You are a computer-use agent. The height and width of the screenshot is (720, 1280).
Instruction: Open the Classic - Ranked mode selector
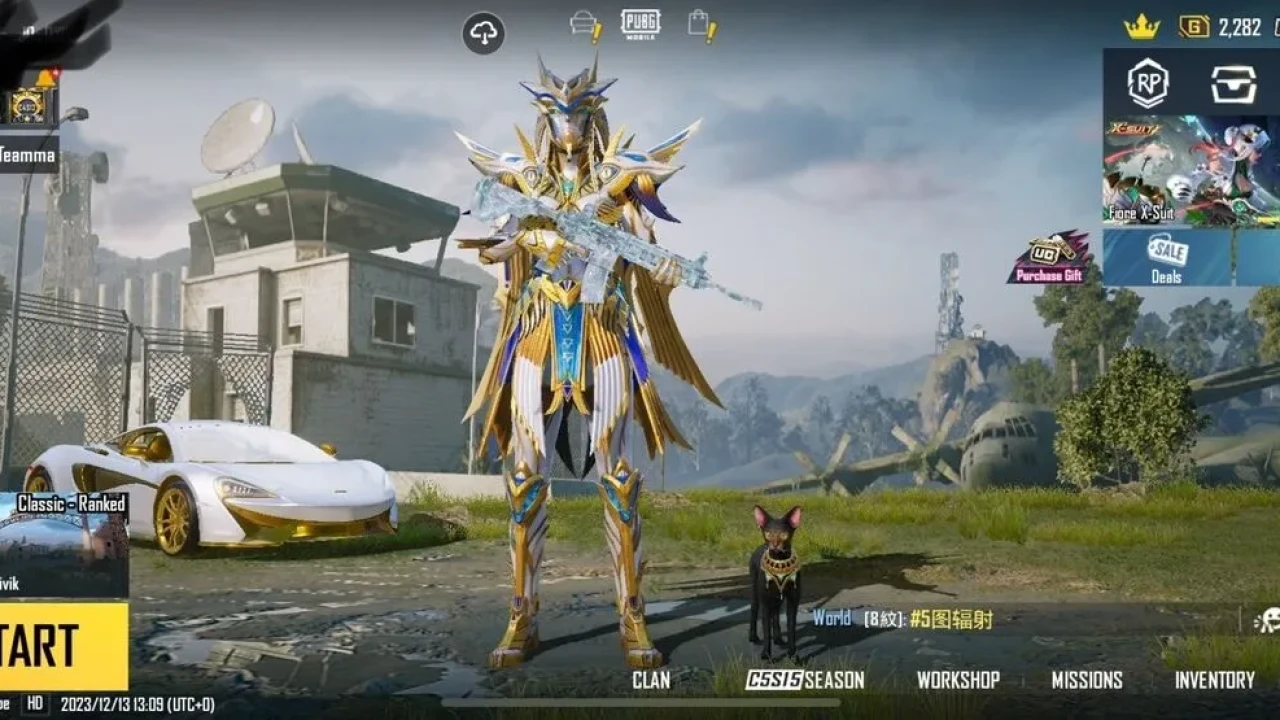64,544
